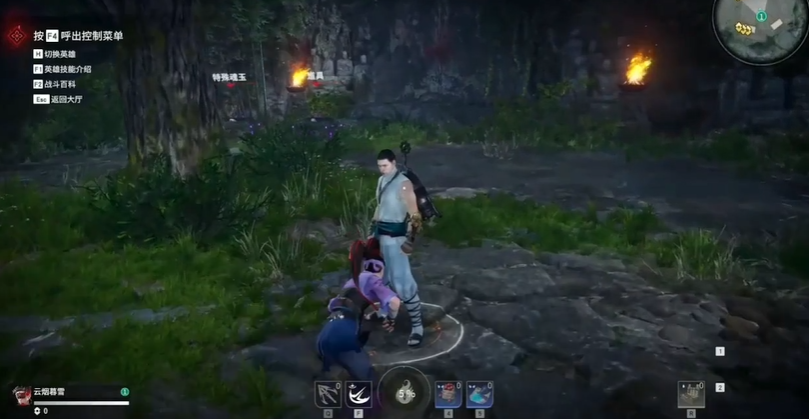
Task: Open 英雄技能介绍 hero skill introduction
Action: coord(67,69)
